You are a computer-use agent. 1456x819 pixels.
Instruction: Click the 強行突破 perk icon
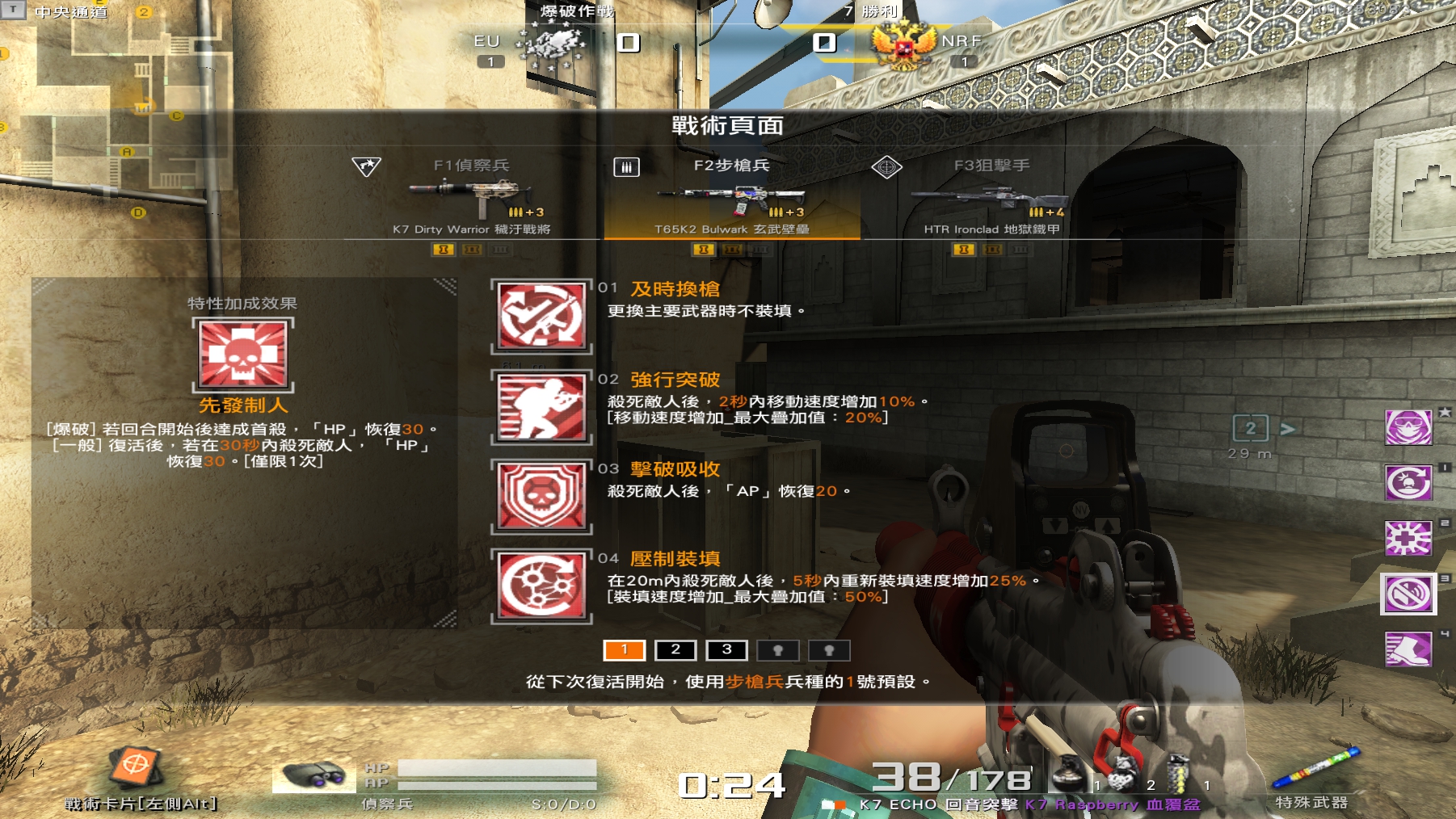tap(541, 406)
